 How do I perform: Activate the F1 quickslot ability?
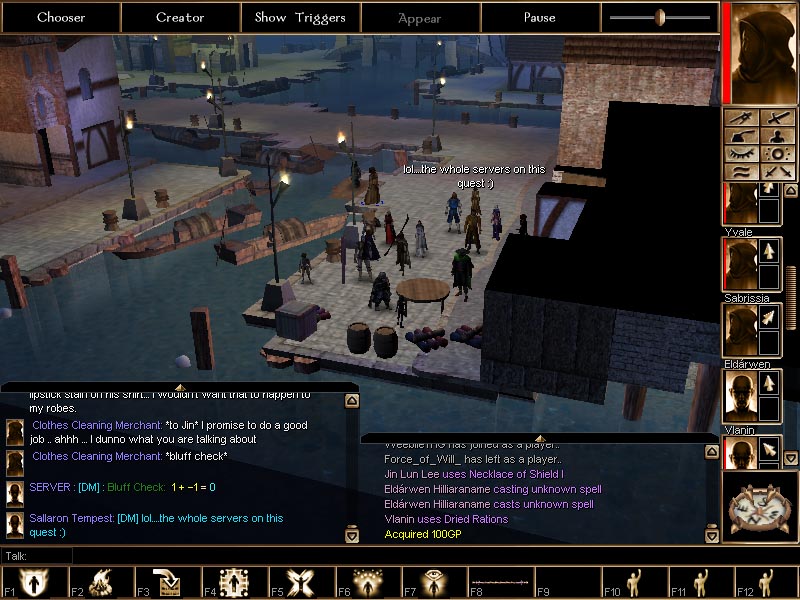[x=36, y=583]
